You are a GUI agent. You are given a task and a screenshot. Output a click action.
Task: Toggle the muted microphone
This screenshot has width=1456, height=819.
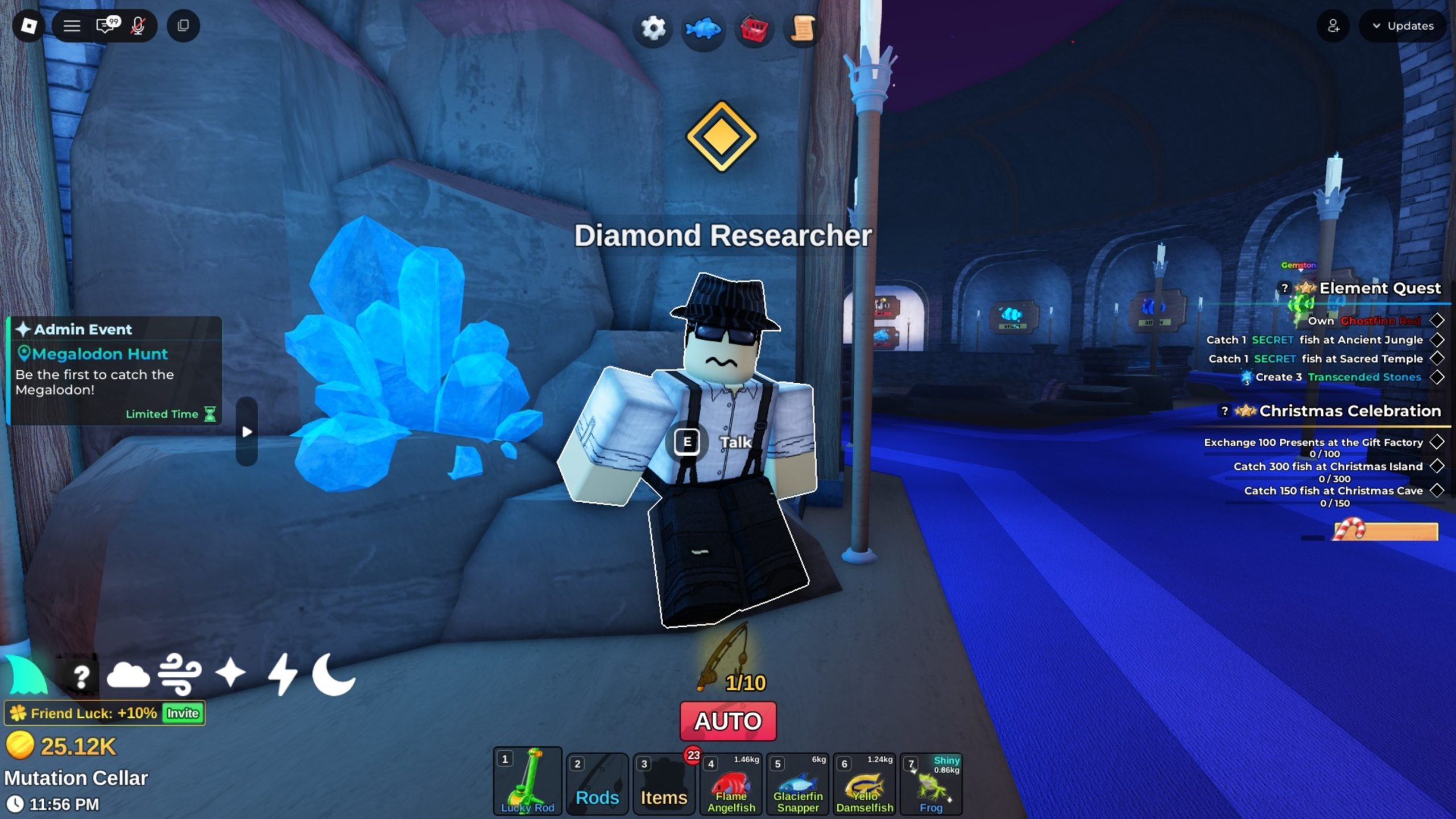point(138,26)
